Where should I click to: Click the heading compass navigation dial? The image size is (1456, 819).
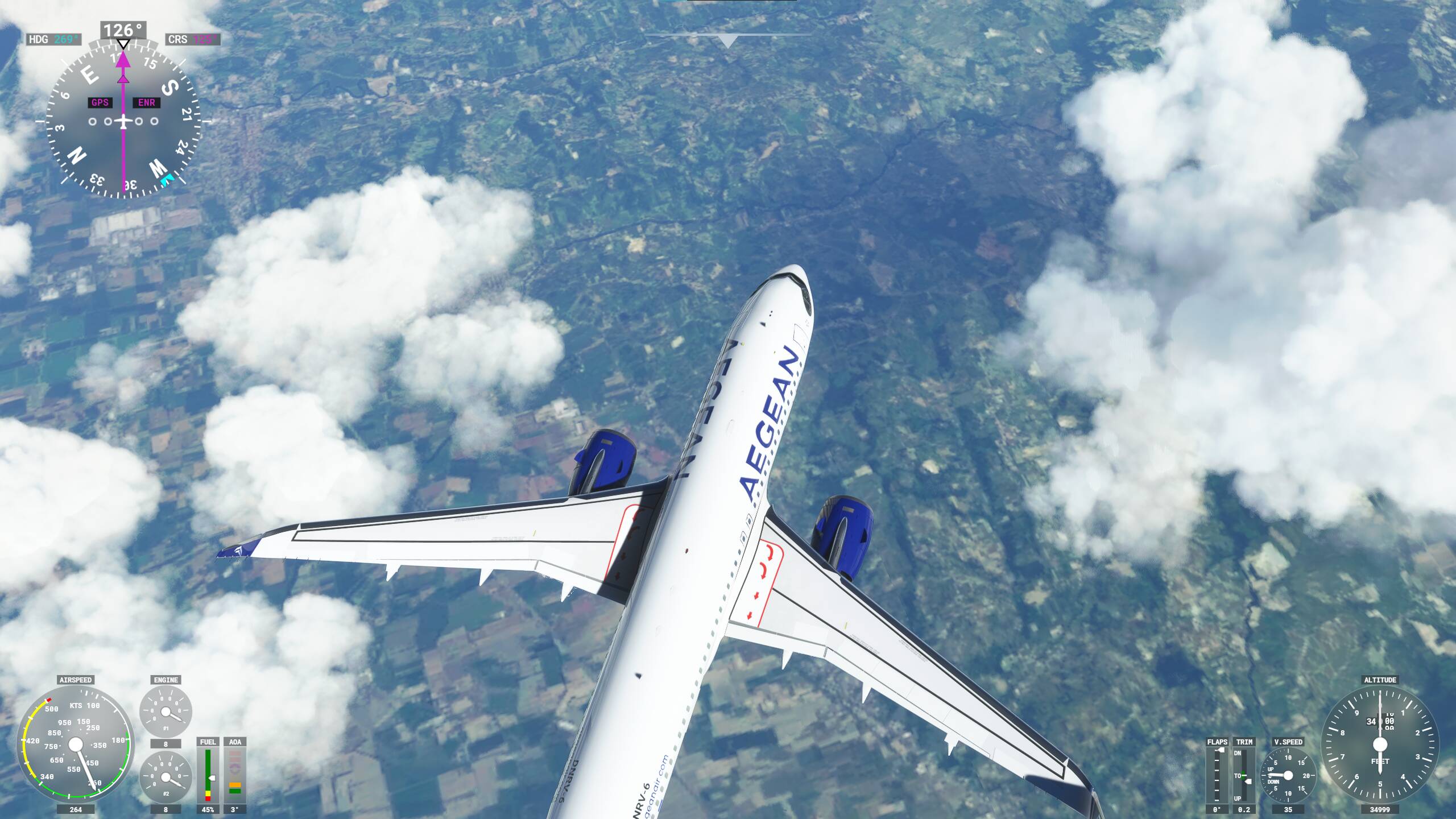123,121
